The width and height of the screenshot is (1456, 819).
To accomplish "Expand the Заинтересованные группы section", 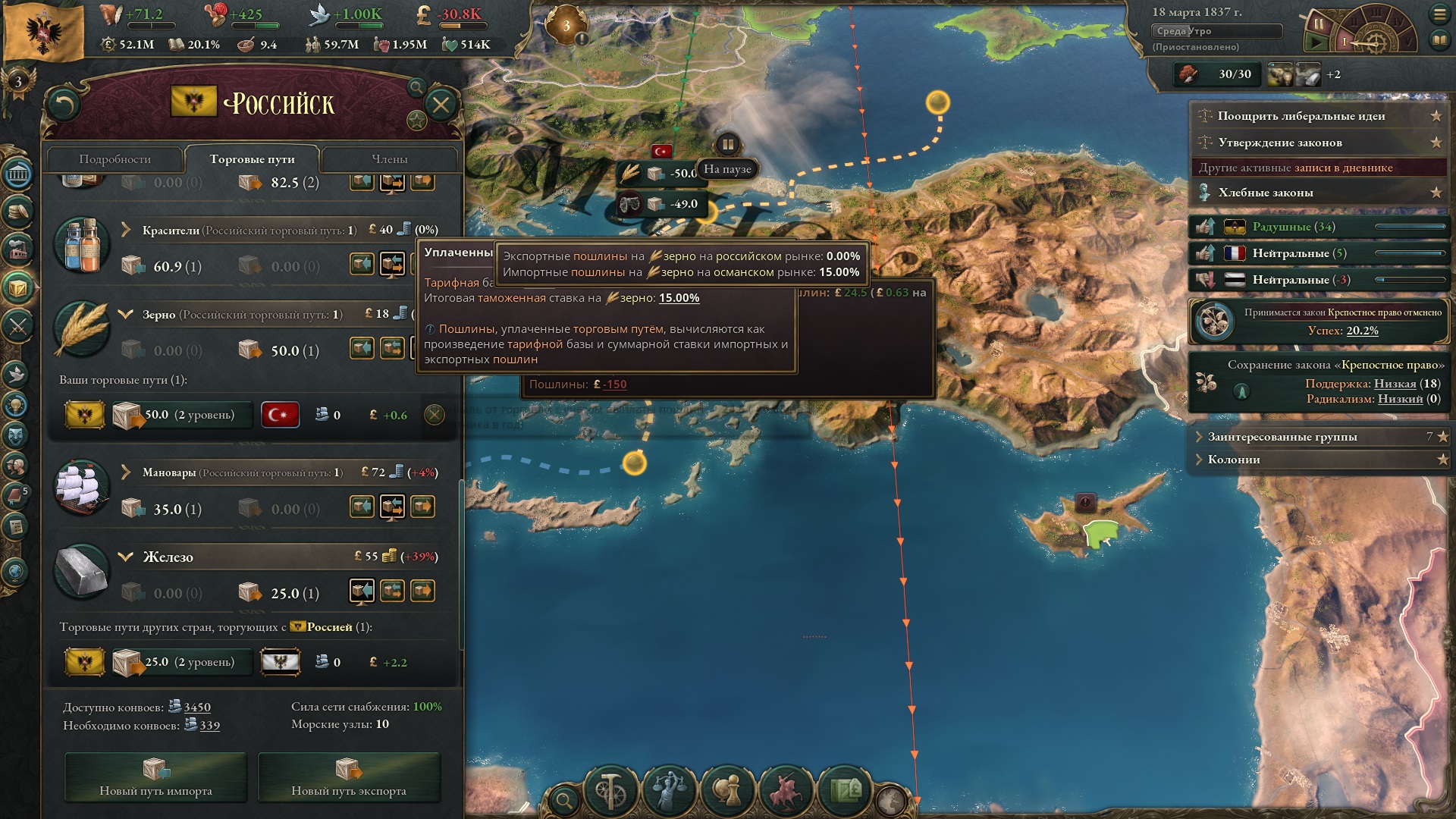I will point(1282,437).
